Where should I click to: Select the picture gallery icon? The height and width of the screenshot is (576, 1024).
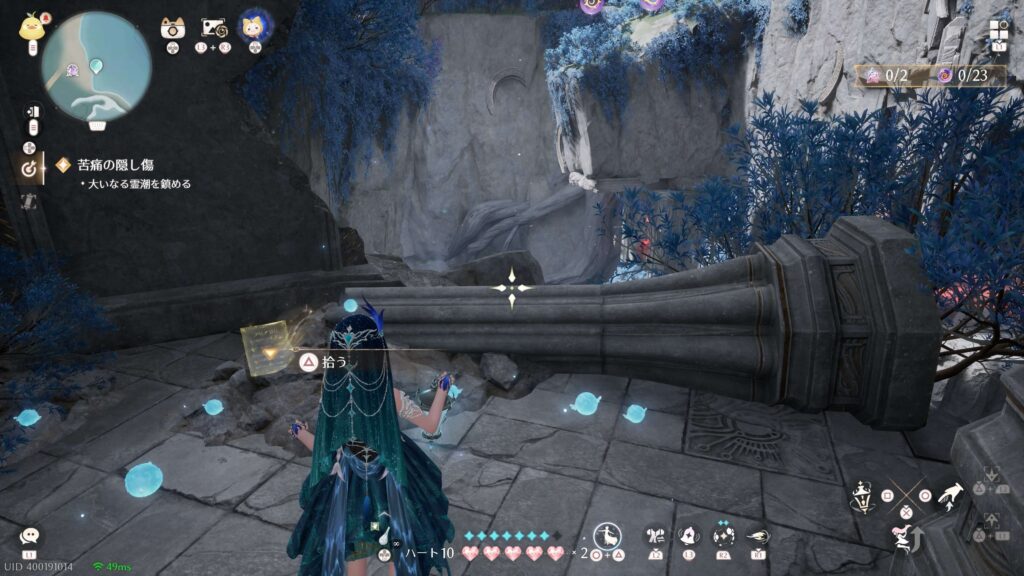click(215, 28)
